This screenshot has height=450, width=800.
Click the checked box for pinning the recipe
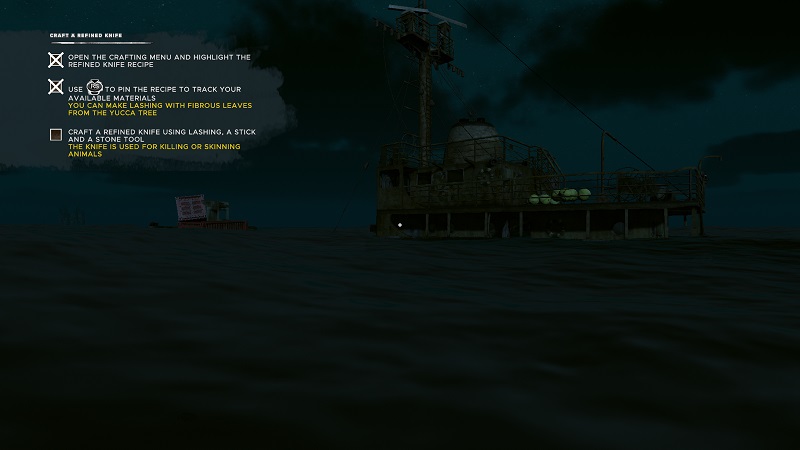click(56, 87)
